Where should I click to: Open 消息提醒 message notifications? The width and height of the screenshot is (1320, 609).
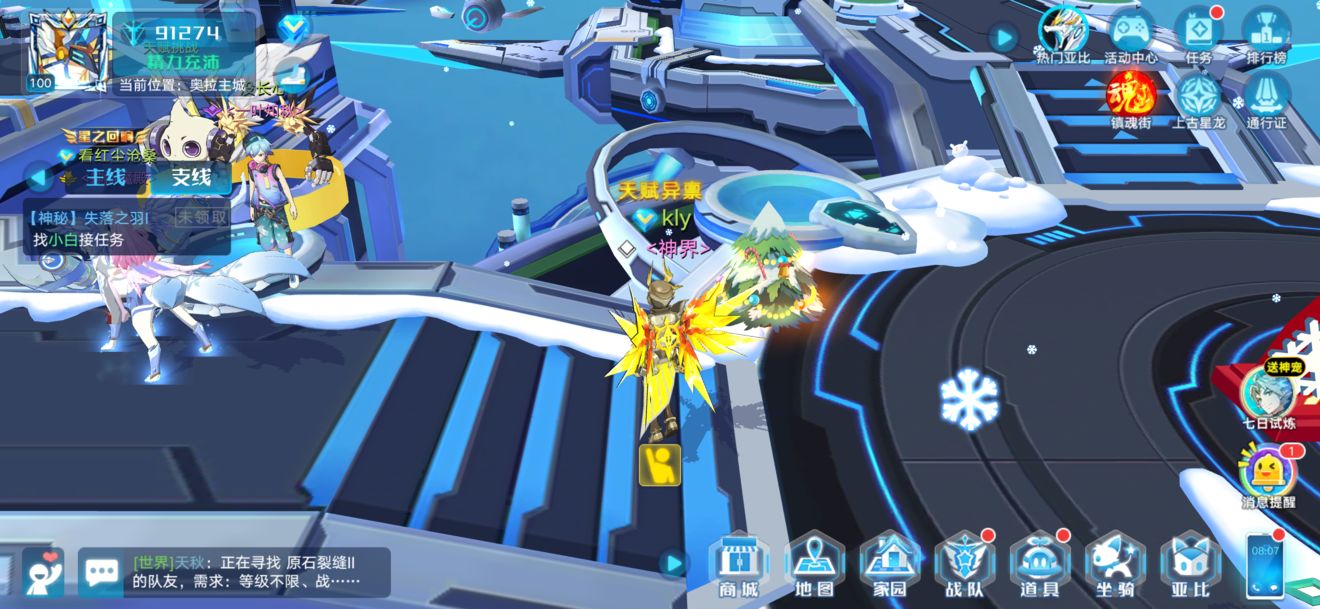pyautogui.click(x=1268, y=474)
